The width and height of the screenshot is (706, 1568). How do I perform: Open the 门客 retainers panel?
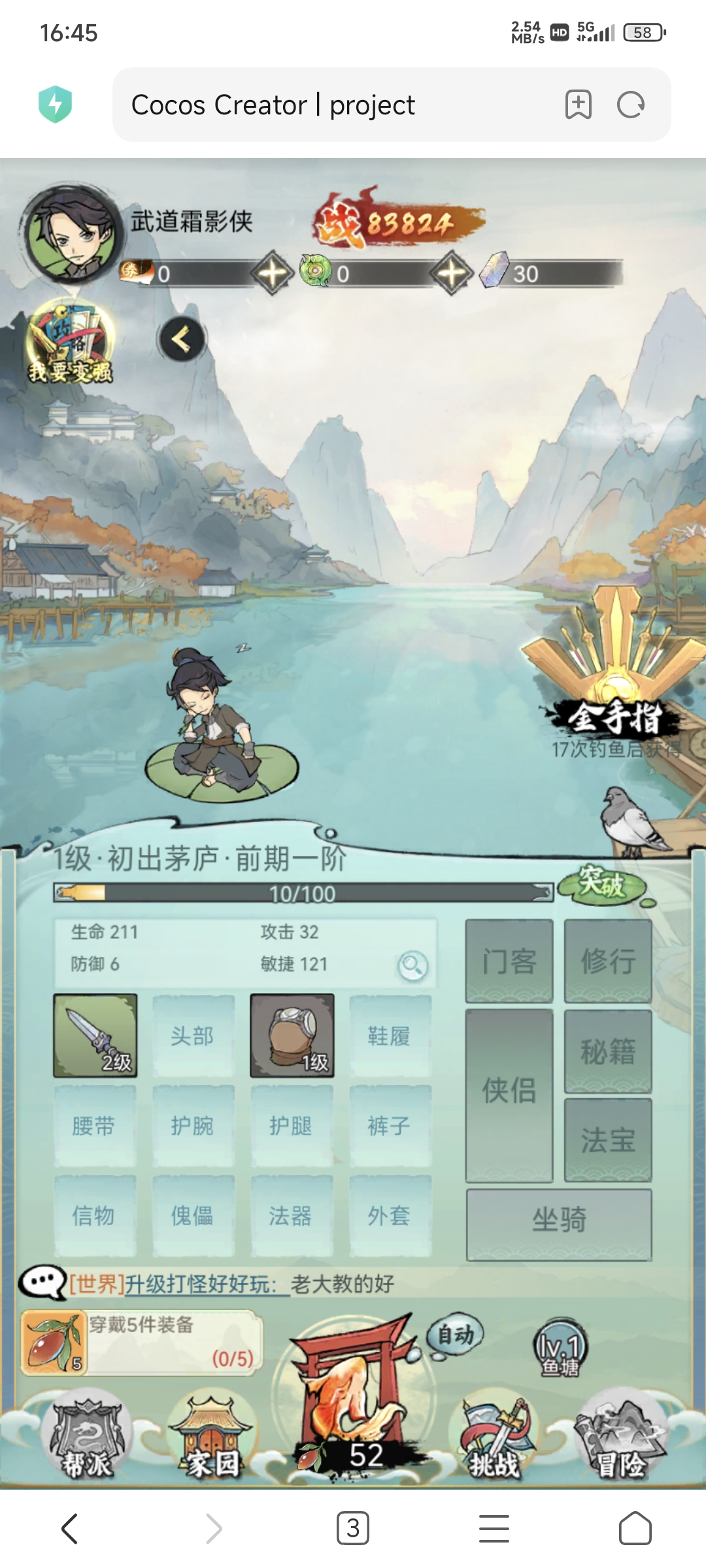pyautogui.click(x=509, y=961)
